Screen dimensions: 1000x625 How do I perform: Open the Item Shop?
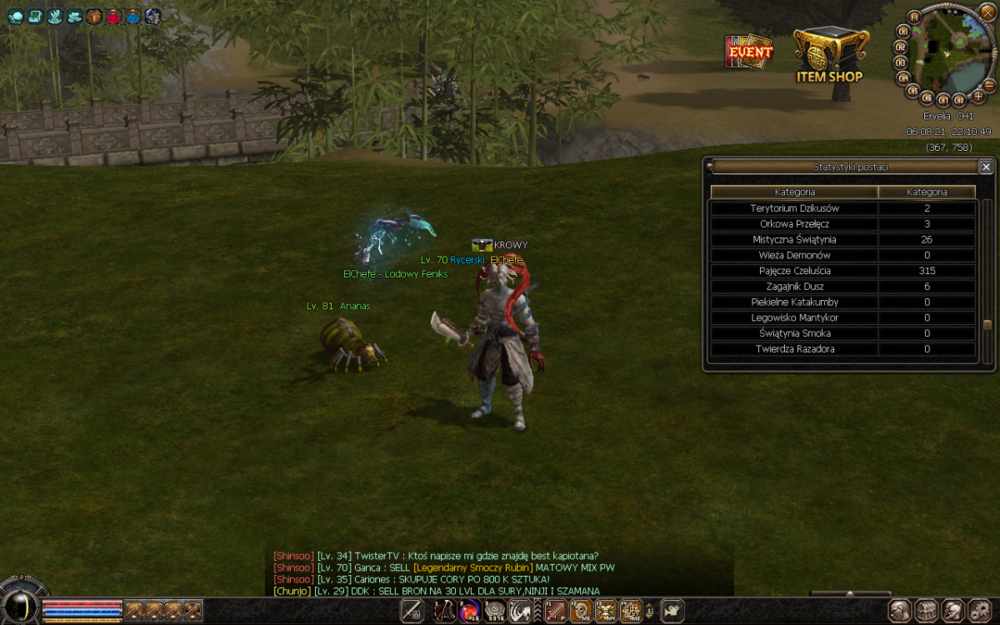[x=830, y=55]
